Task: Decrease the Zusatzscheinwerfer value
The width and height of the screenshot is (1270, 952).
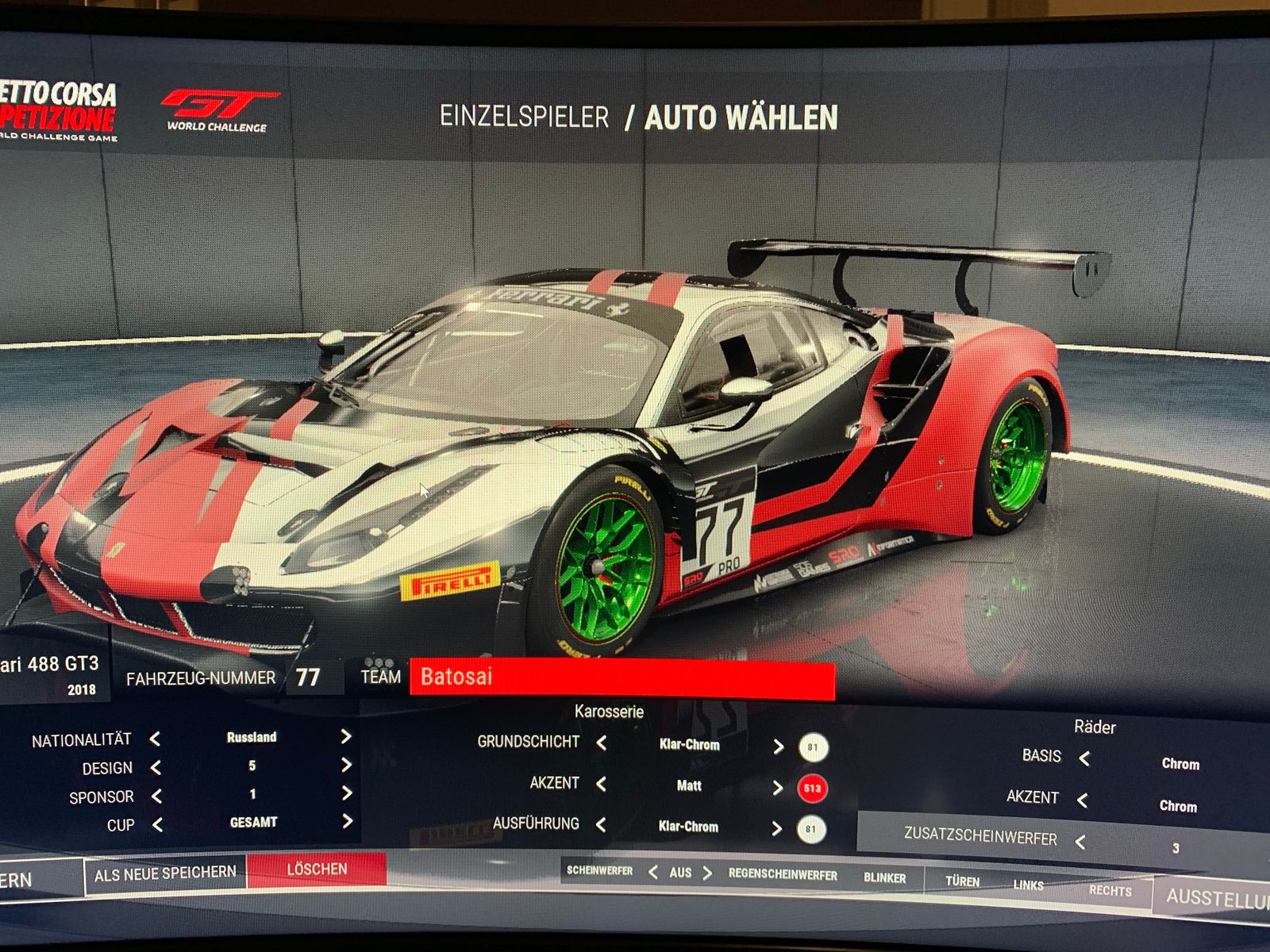Action: [1080, 841]
